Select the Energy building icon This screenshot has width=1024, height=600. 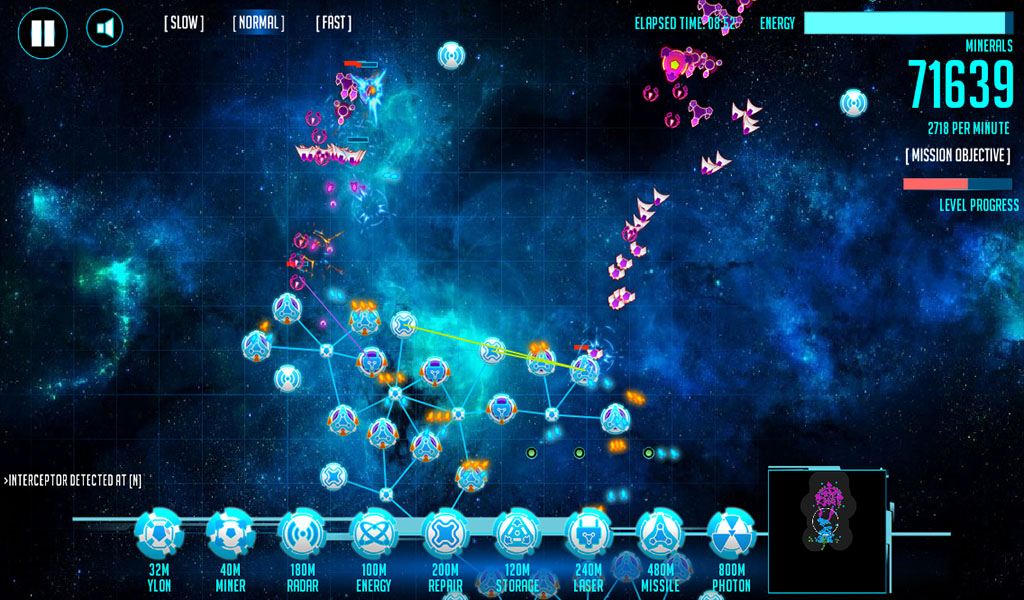(x=374, y=534)
